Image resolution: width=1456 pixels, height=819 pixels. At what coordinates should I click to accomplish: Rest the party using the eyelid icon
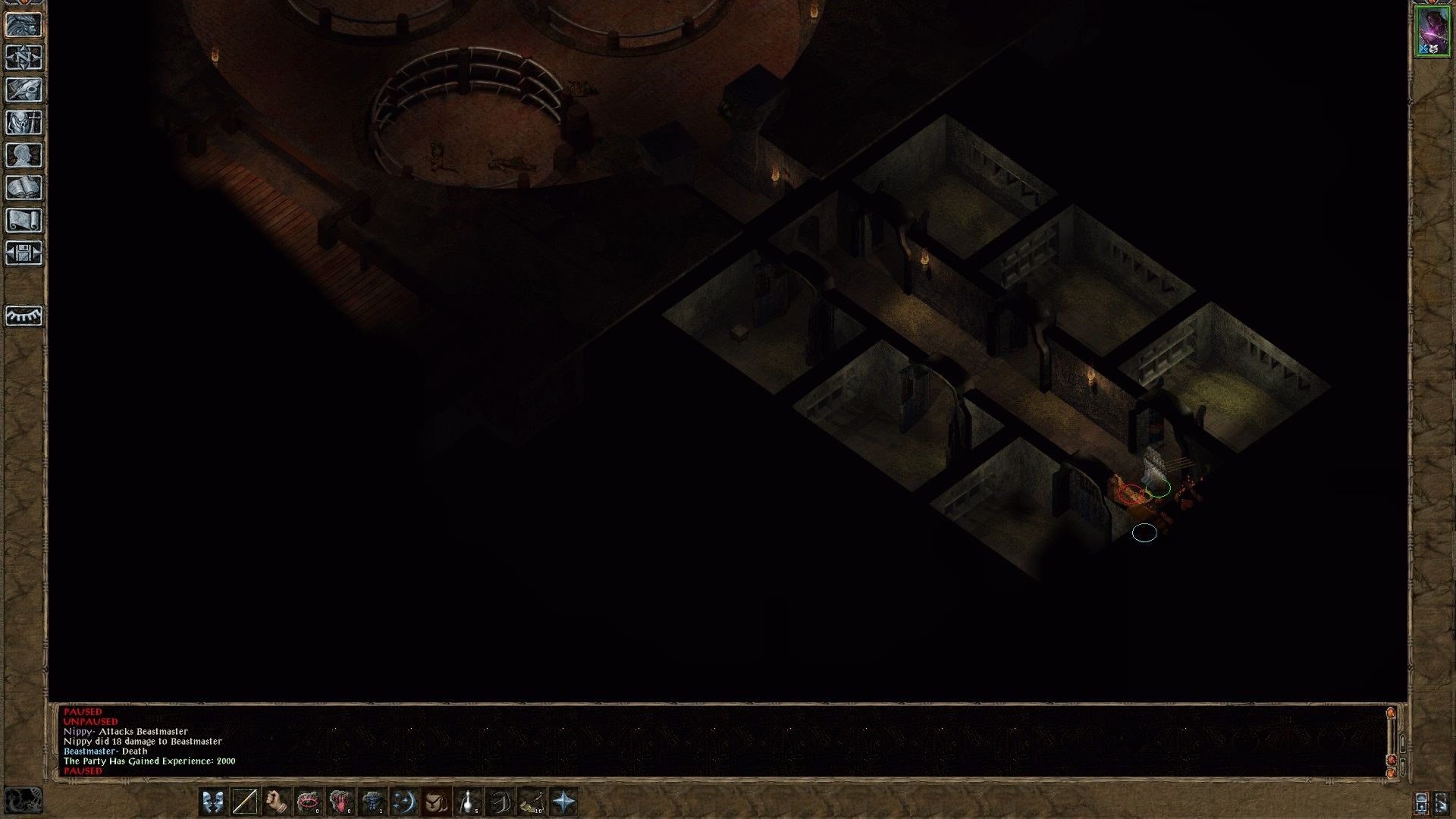pos(23,317)
